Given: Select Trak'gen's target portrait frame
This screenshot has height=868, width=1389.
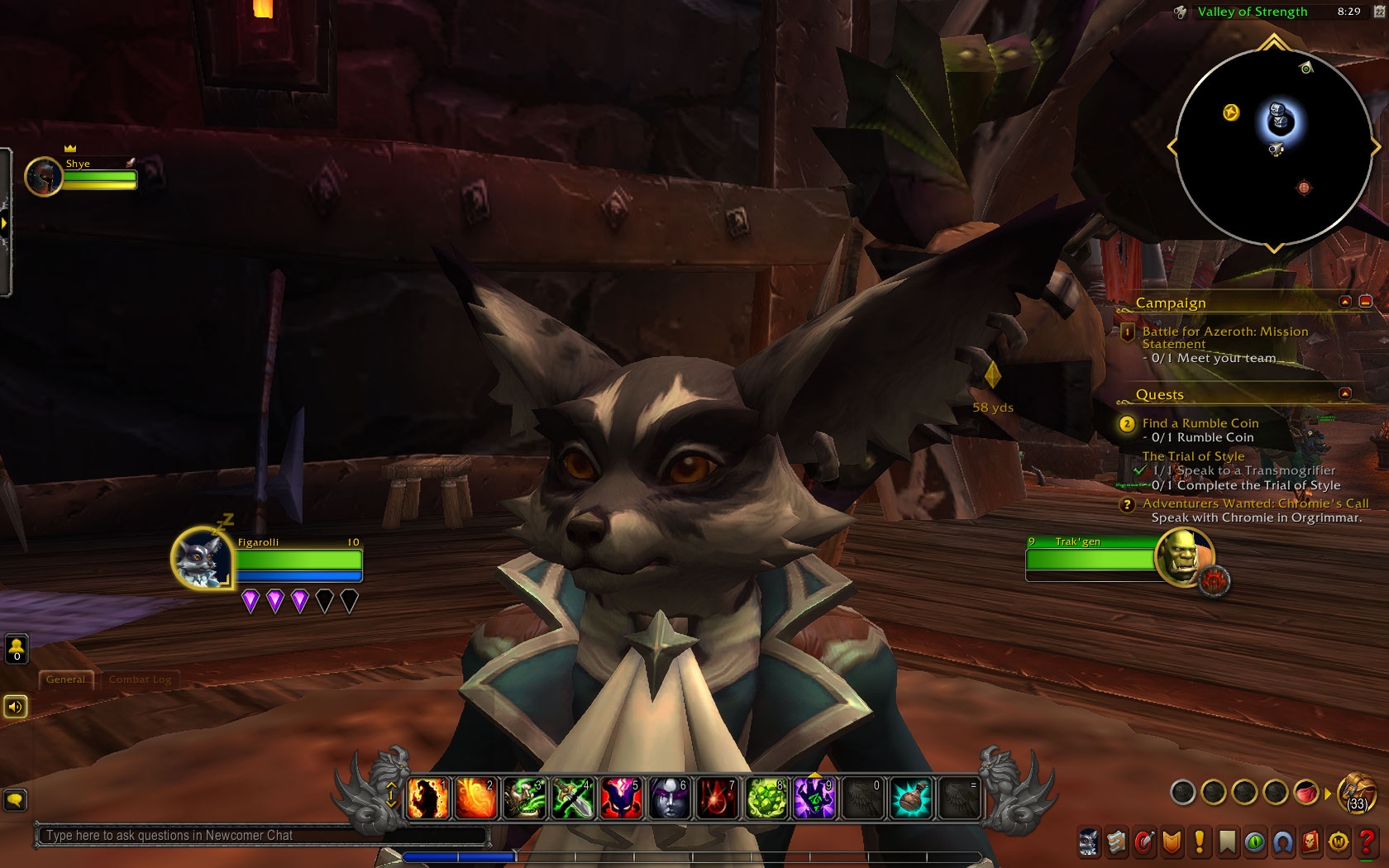Looking at the screenshot, I should point(1183,556).
